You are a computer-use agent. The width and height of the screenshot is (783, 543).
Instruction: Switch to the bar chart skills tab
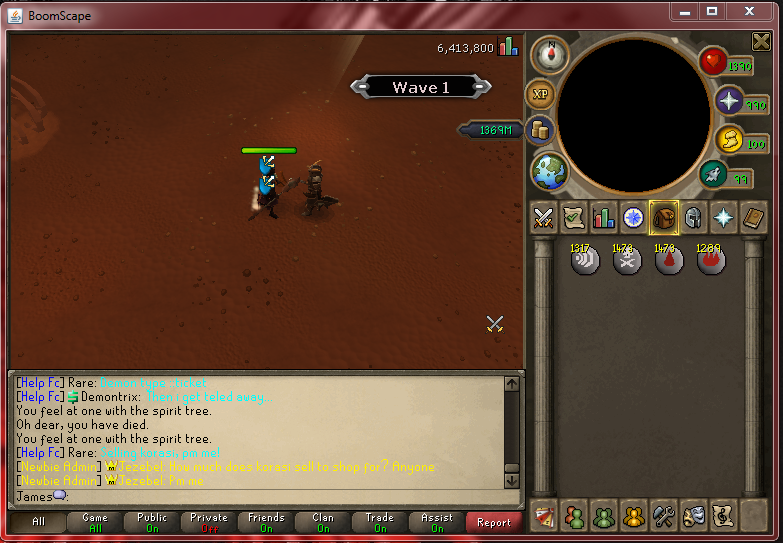point(603,217)
